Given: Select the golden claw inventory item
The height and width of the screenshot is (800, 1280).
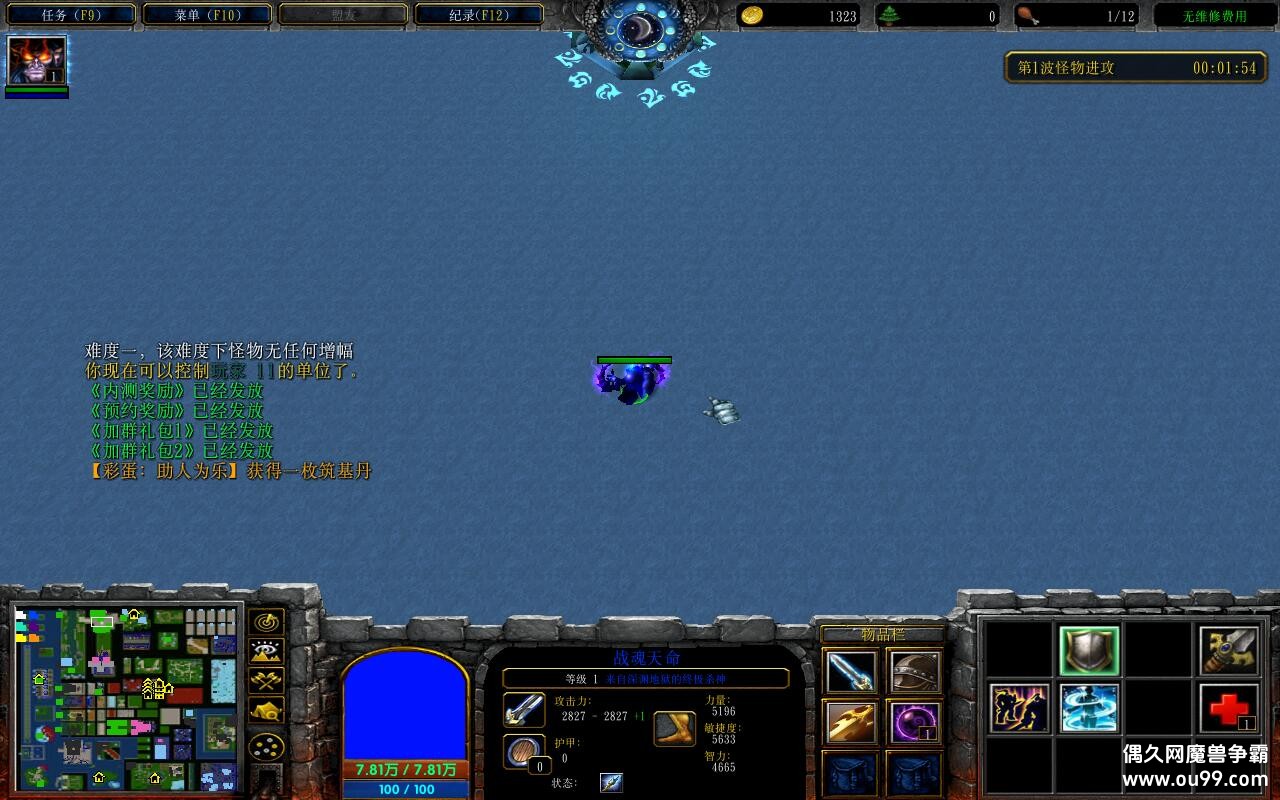Looking at the screenshot, I should click(x=852, y=722).
